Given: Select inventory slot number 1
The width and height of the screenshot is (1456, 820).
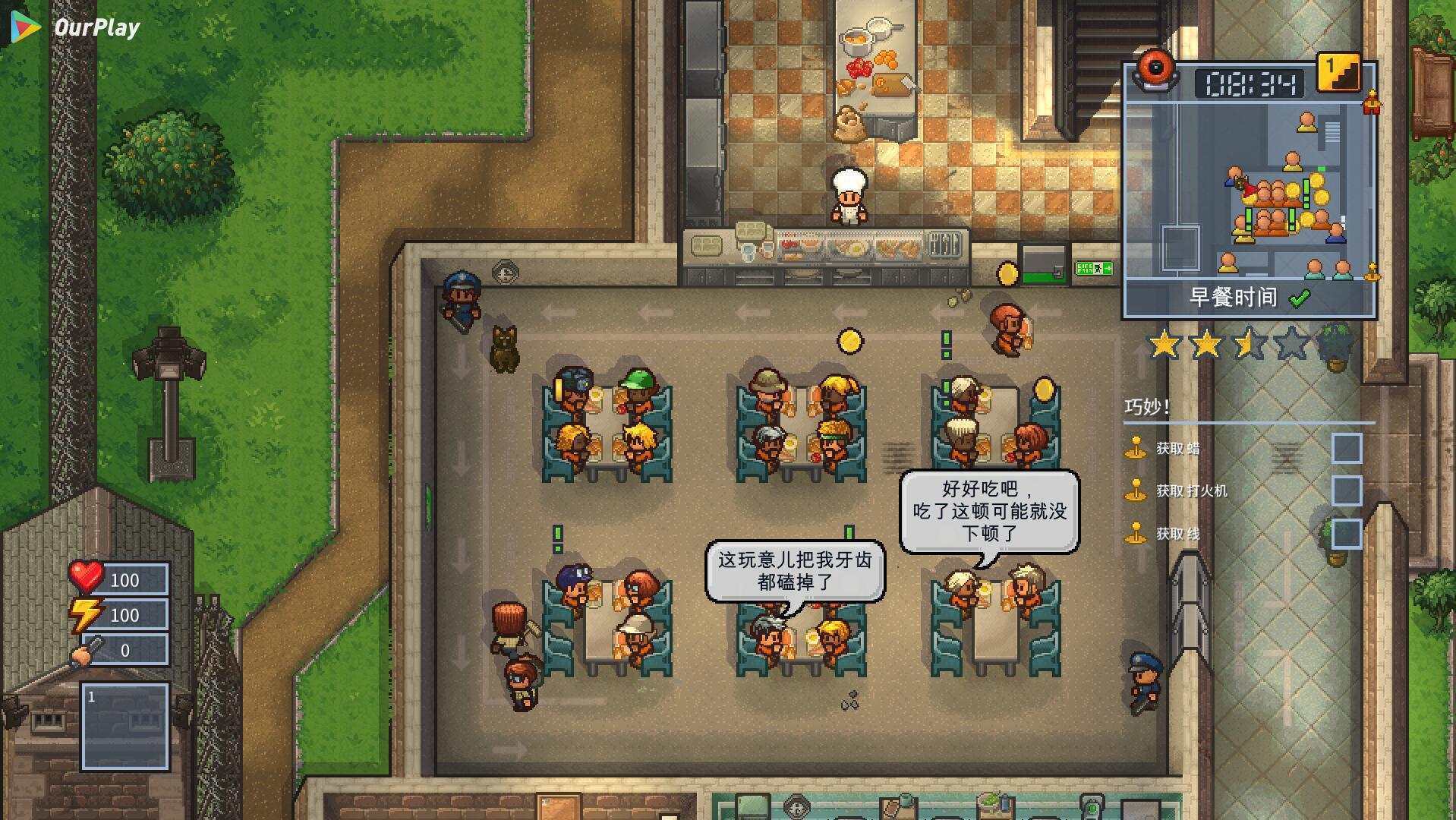Looking at the screenshot, I should click(x=125, y=726).
